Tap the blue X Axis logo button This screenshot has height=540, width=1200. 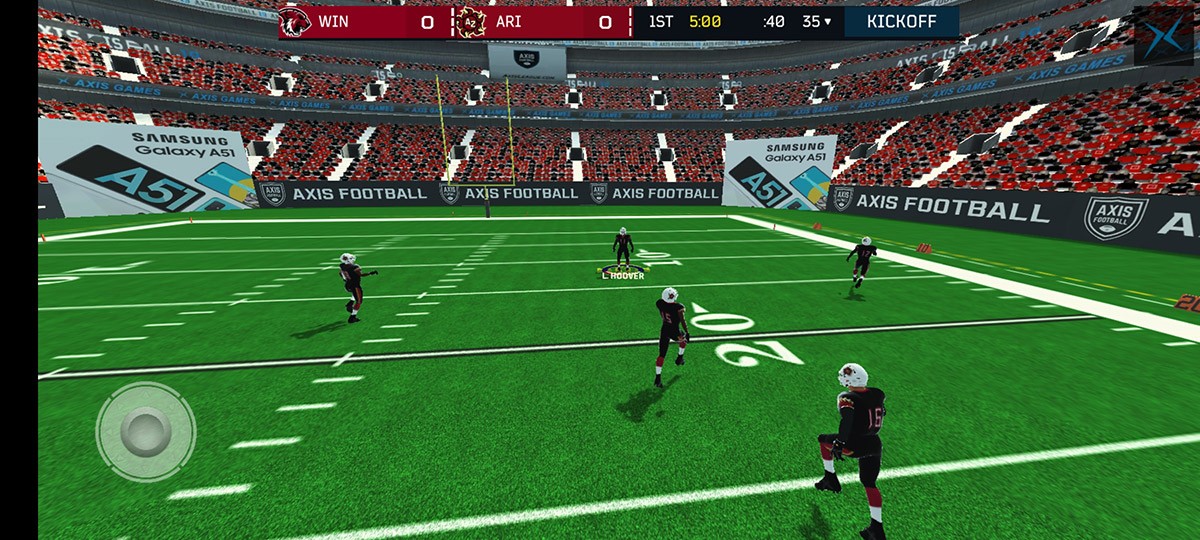(1163, 37)
